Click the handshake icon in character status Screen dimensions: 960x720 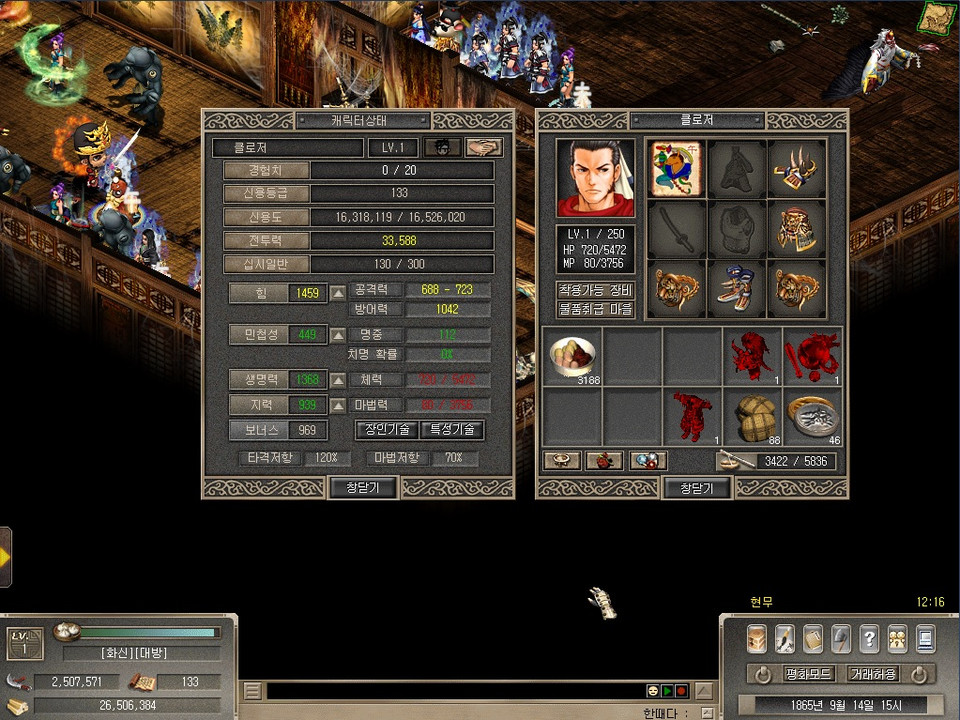coord(484,148)
